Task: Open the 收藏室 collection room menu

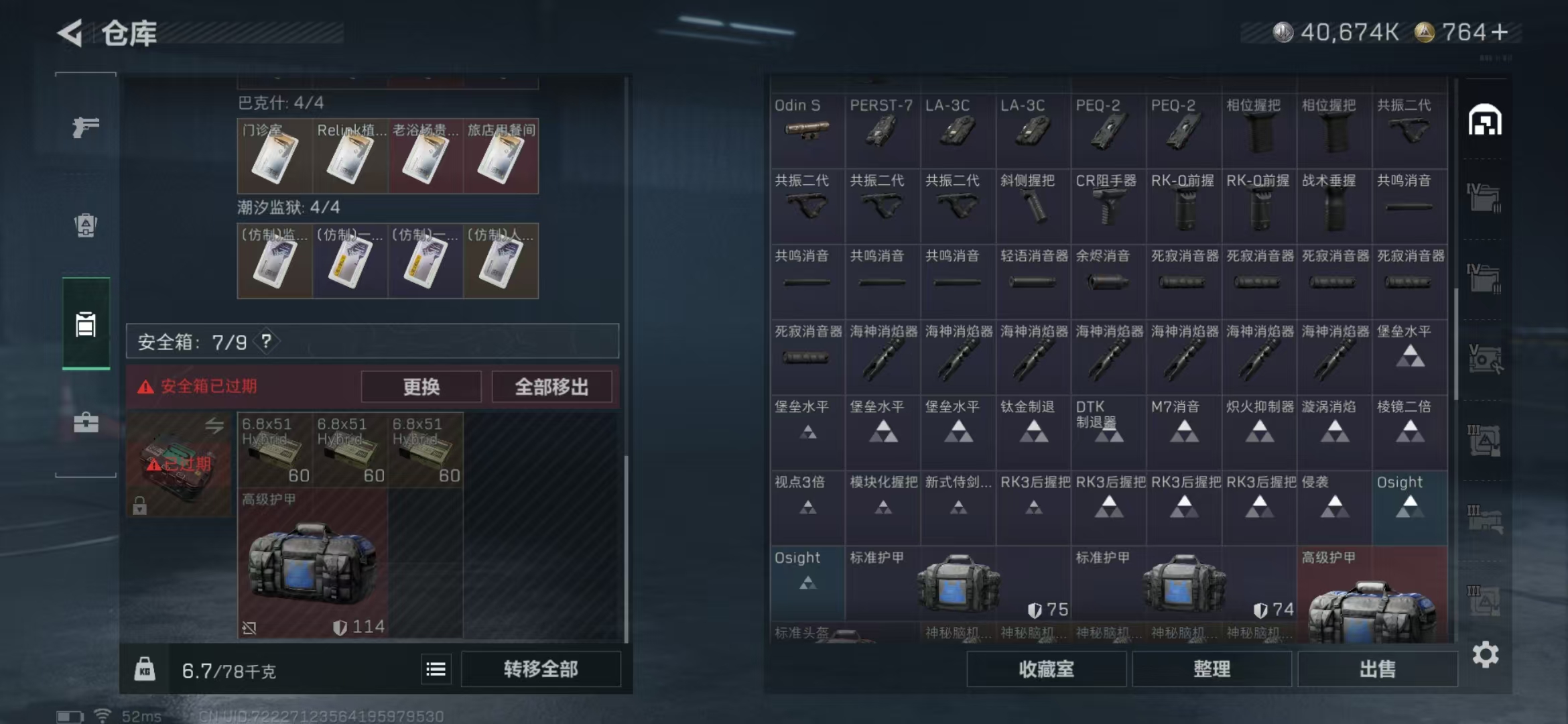Action: pos(1047,669)
